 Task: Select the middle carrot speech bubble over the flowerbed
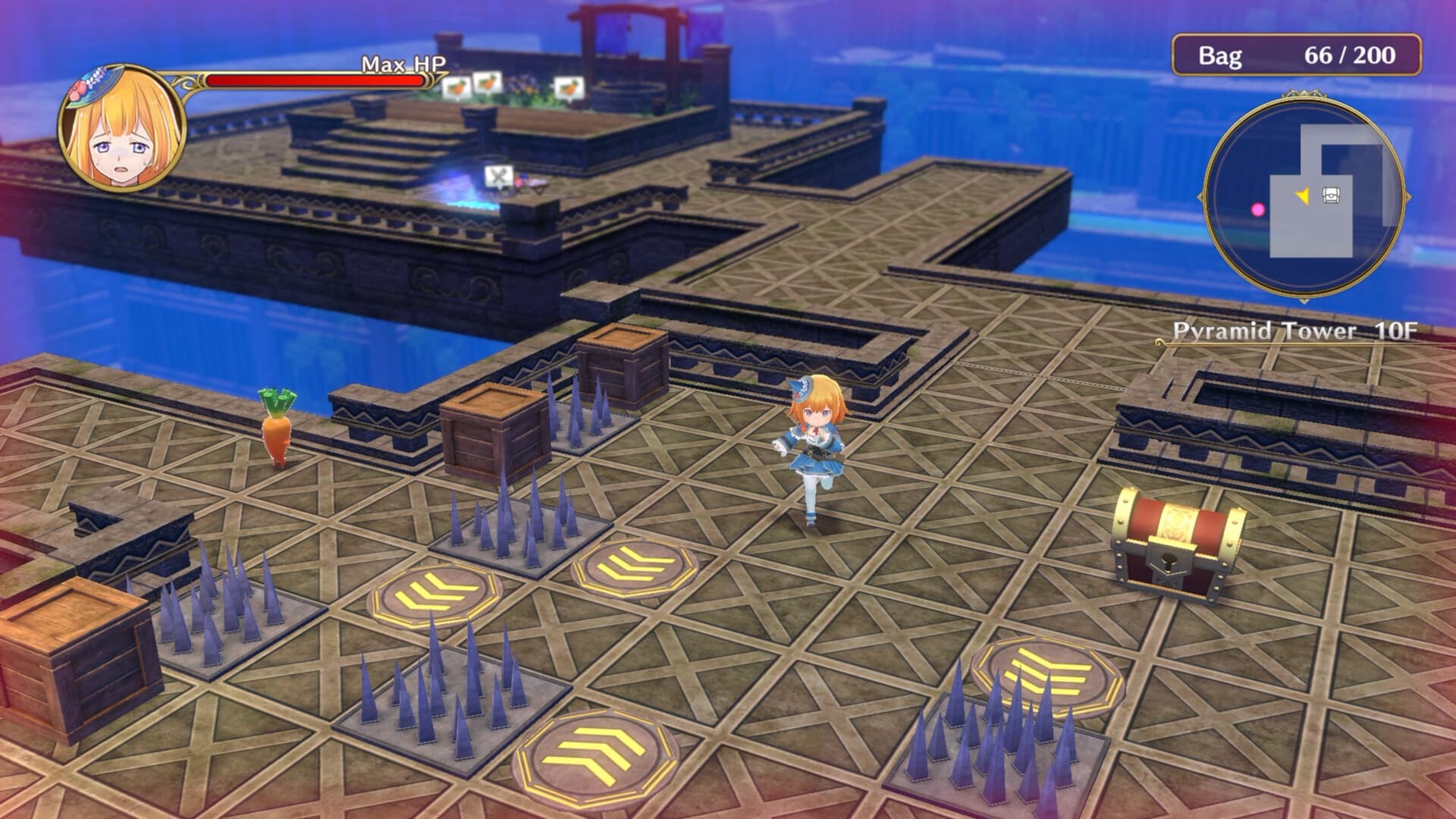click(x=488, y=84)
